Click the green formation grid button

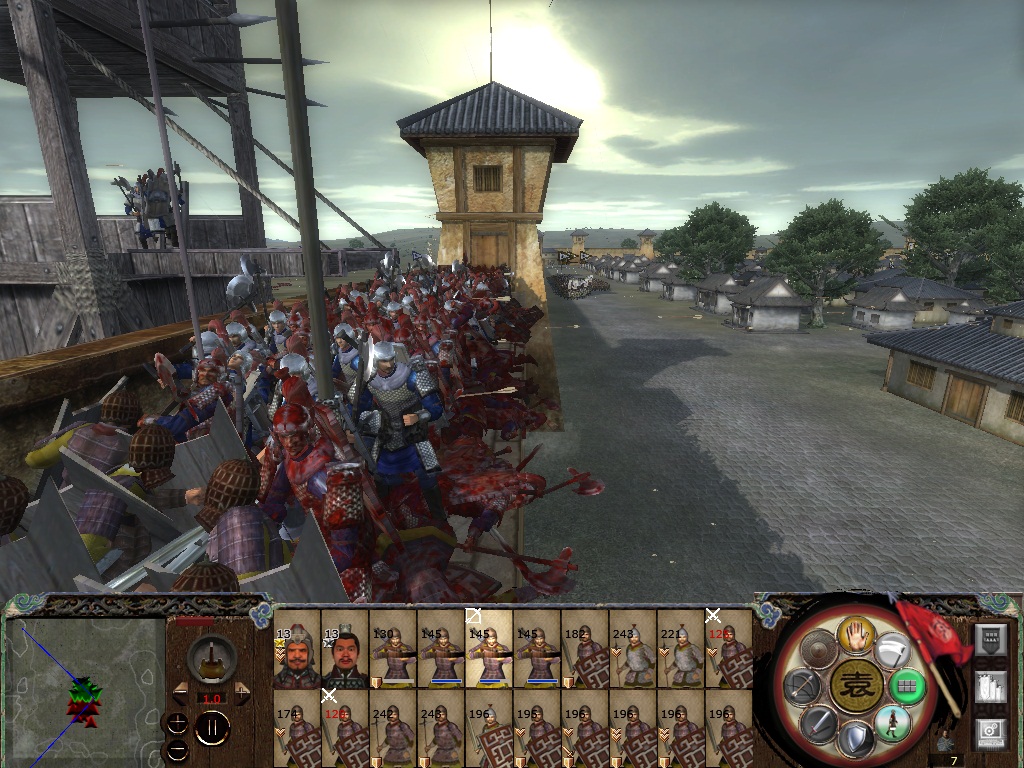tap(907, 686)
